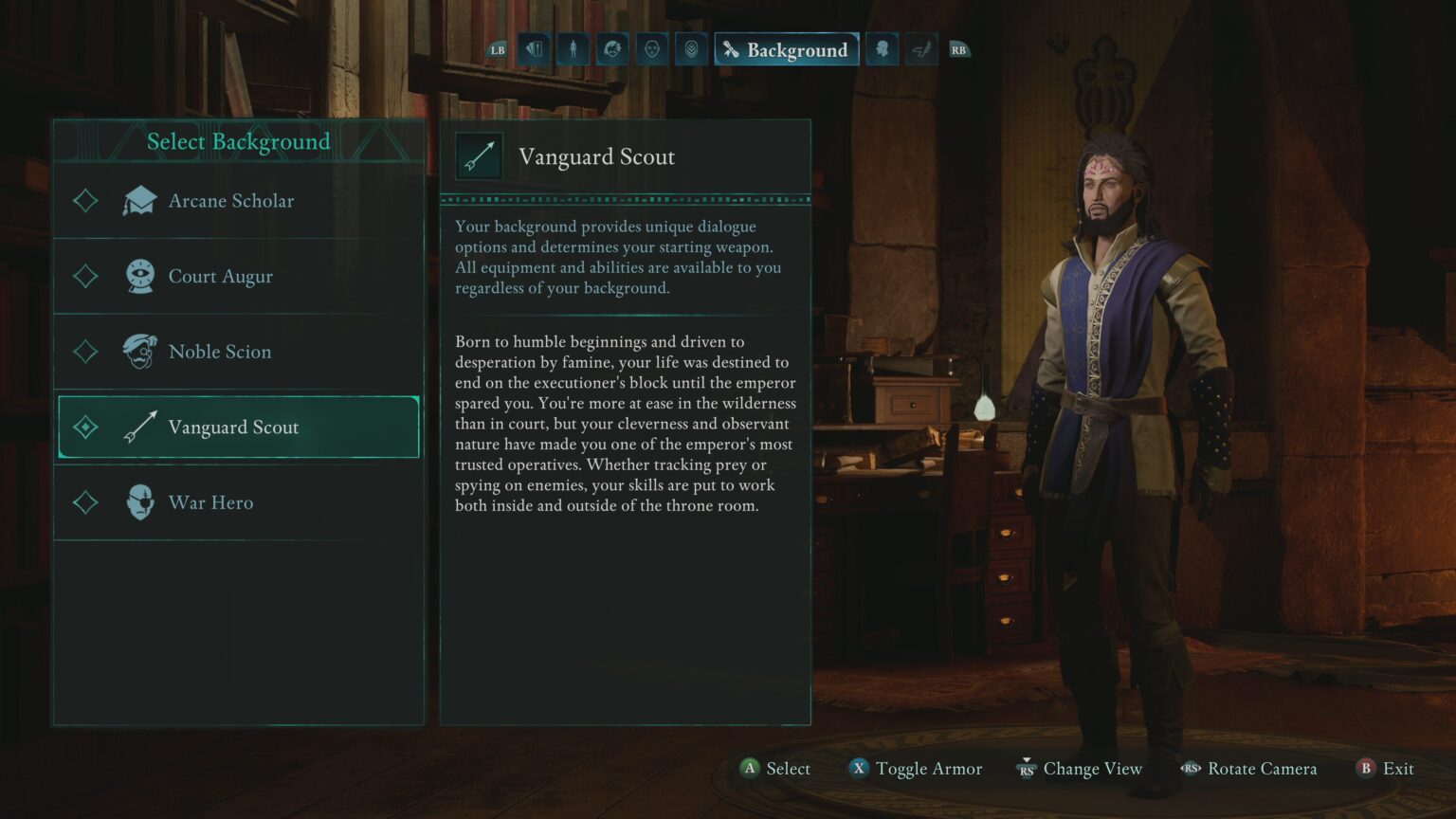This screenshot has width=1456, height=819.
Task: Open the feather quill tab
Action: tap(920, 49)
